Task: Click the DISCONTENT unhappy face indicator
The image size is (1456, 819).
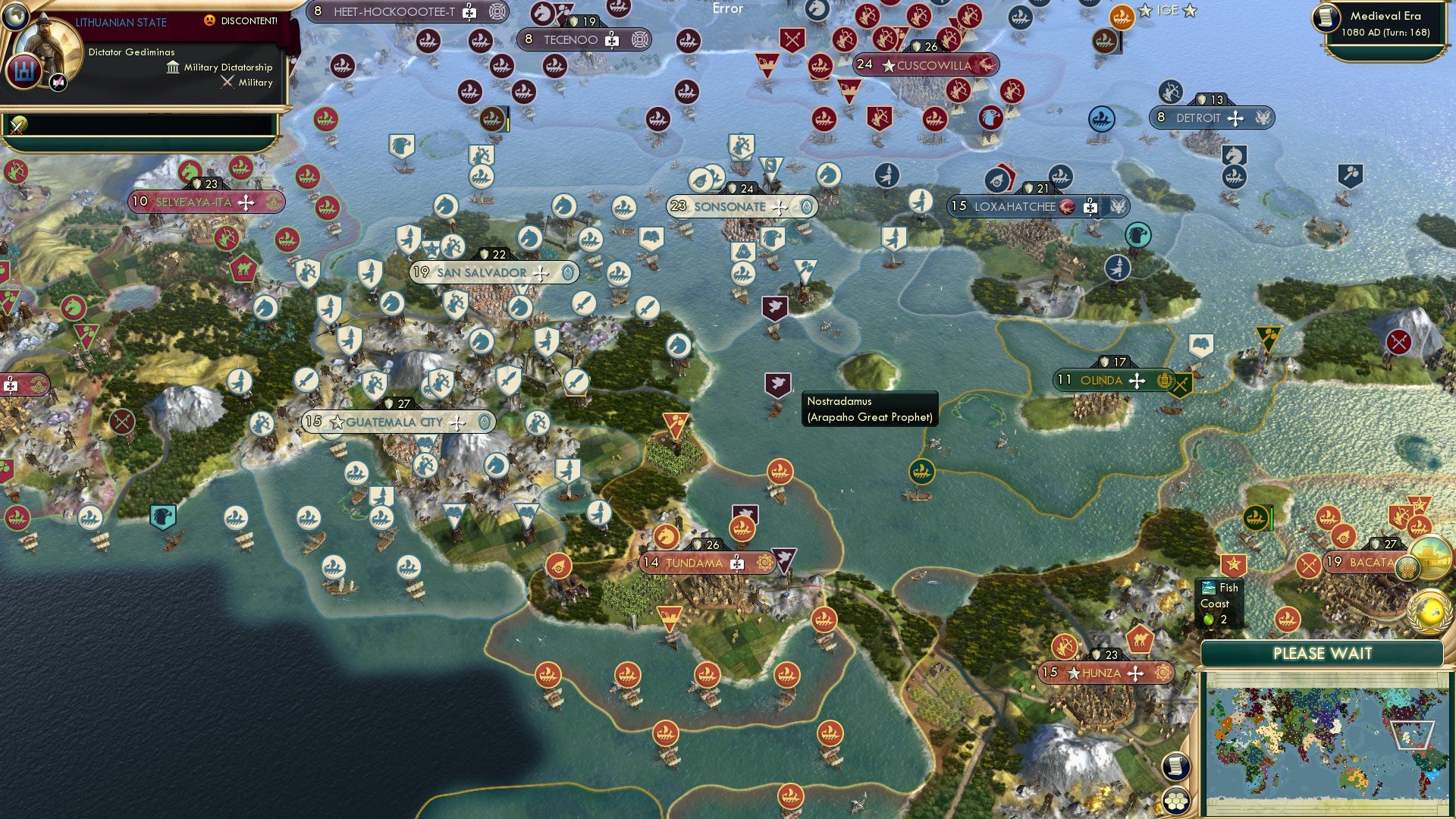Action: pos(210,20)
